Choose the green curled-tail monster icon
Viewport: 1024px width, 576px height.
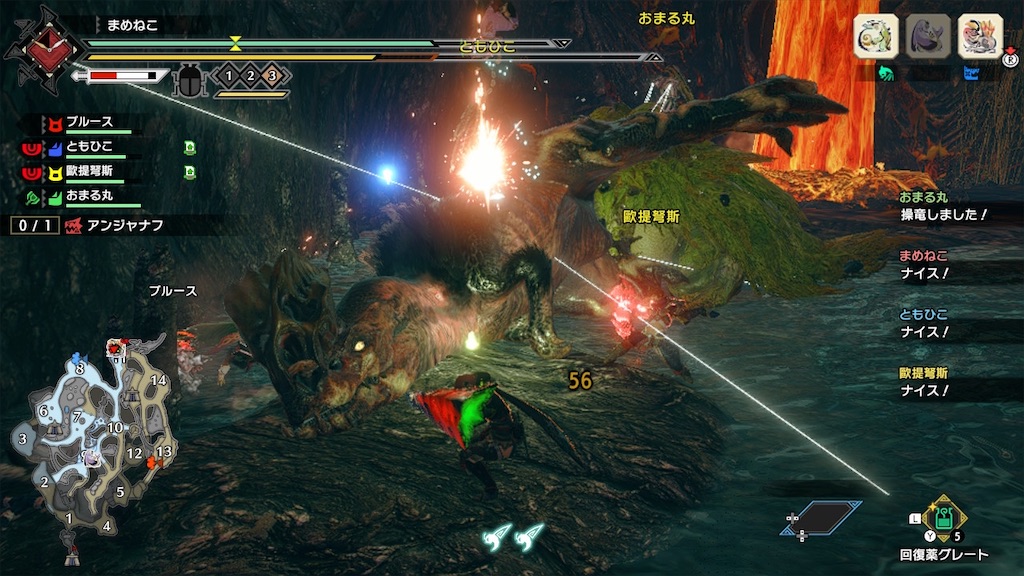(x=876, y=37)
